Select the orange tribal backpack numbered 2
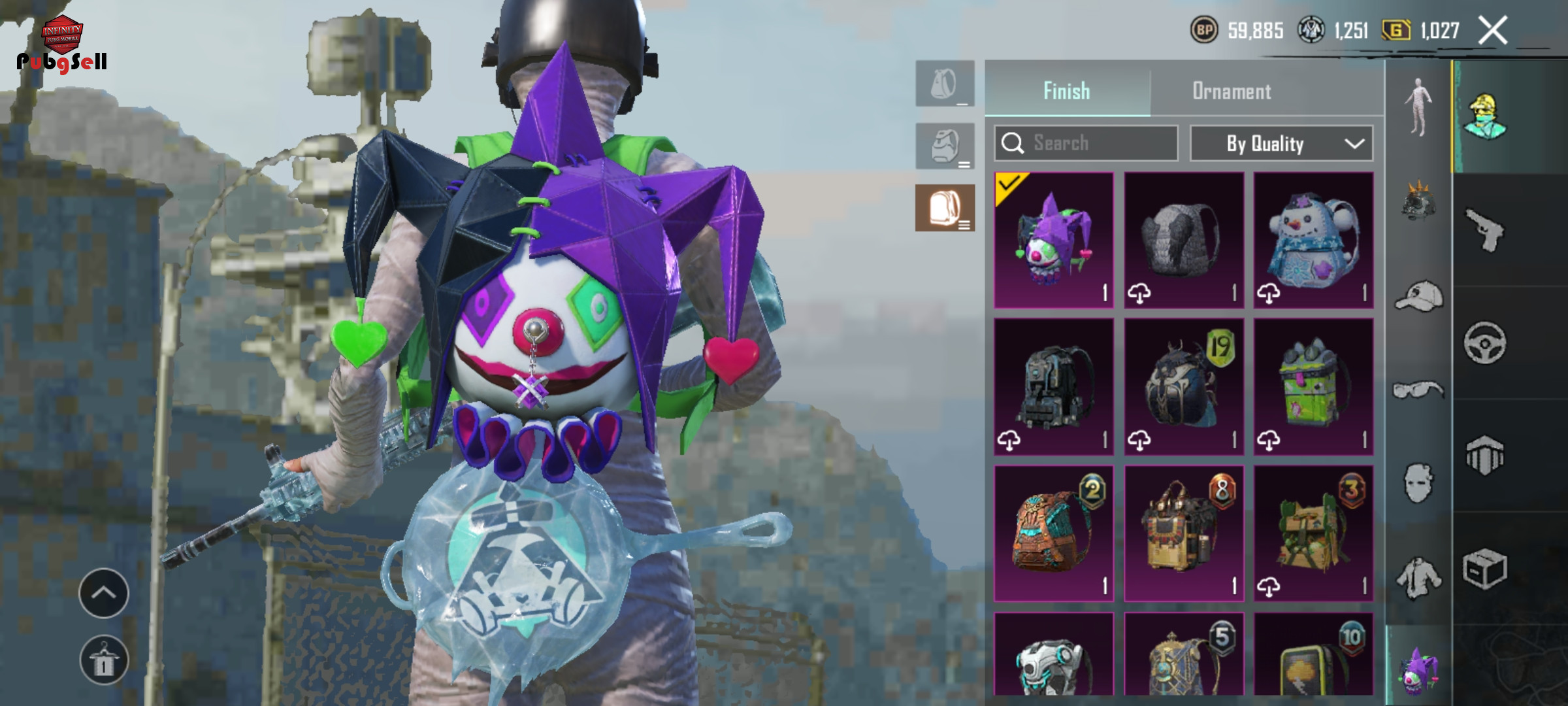1568x706 pixels. click(x=1054, y=533)
